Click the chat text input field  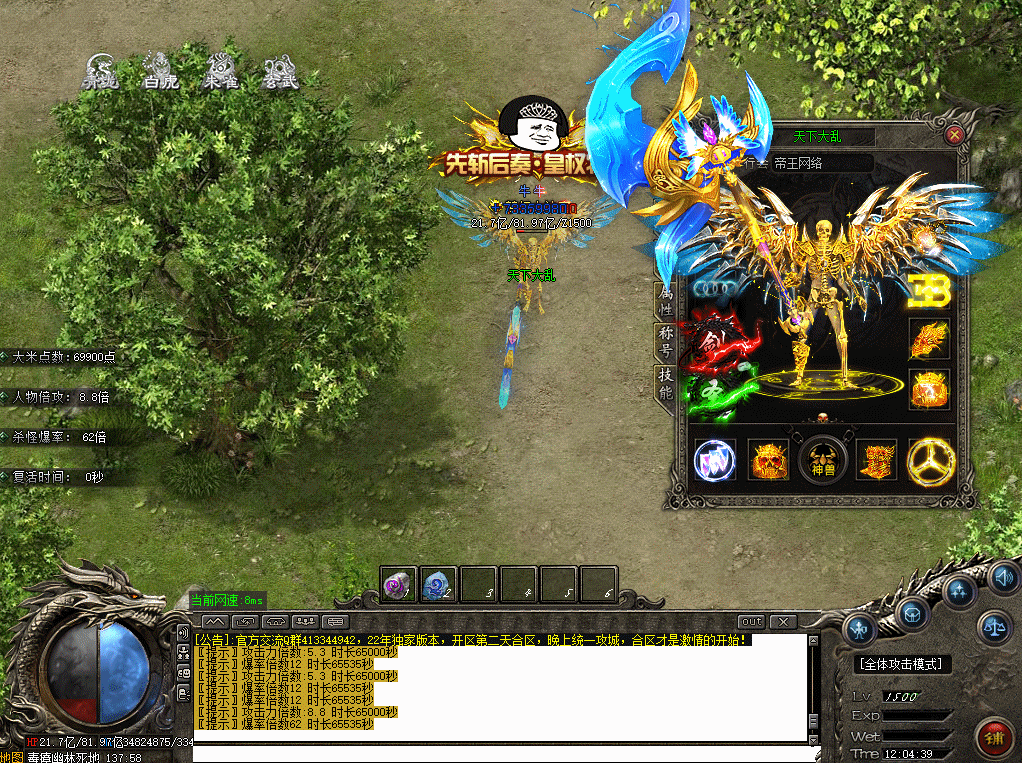(500, 753)
